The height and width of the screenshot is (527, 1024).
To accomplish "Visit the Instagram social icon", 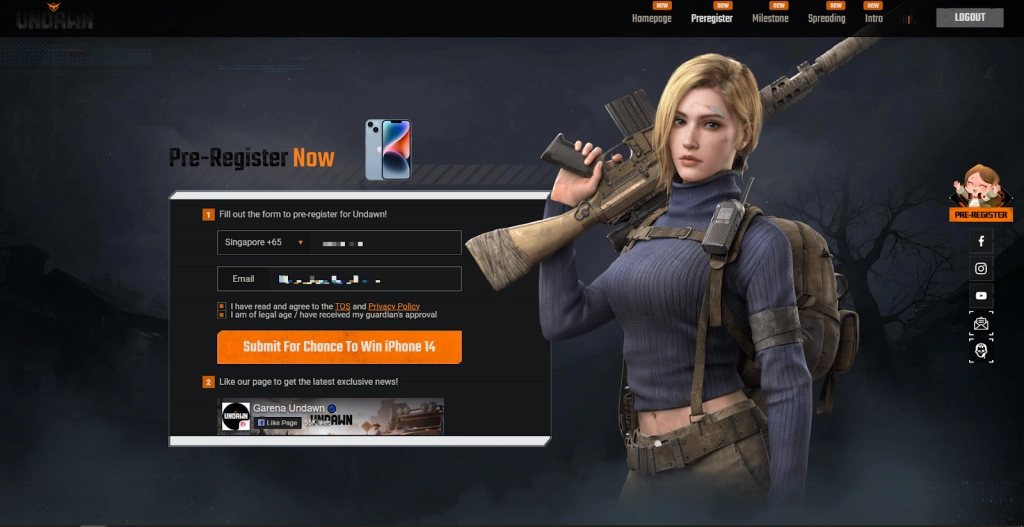I will click(981, 268).
